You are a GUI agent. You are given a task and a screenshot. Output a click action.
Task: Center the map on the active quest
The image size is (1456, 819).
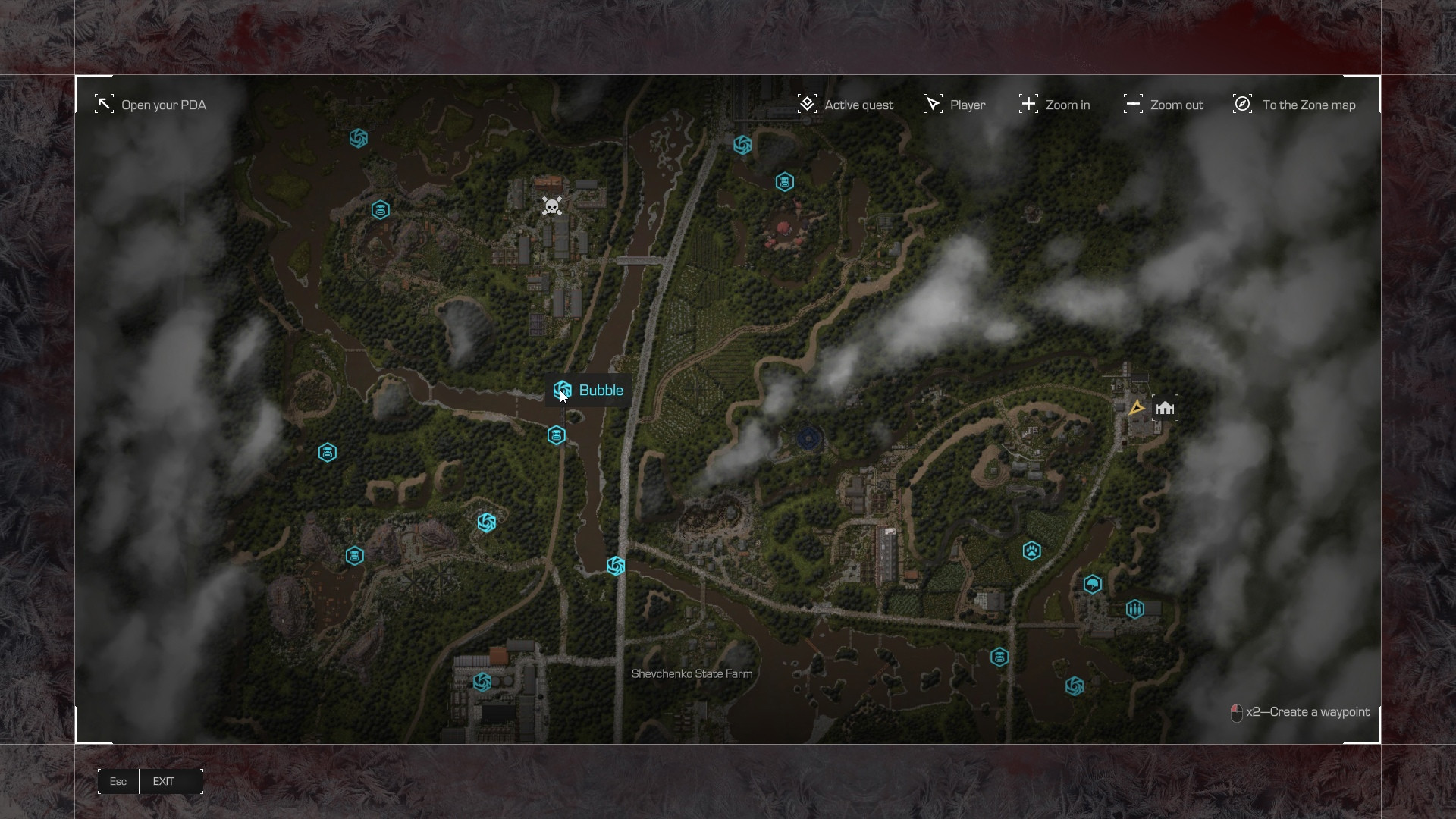pos(846,105)
